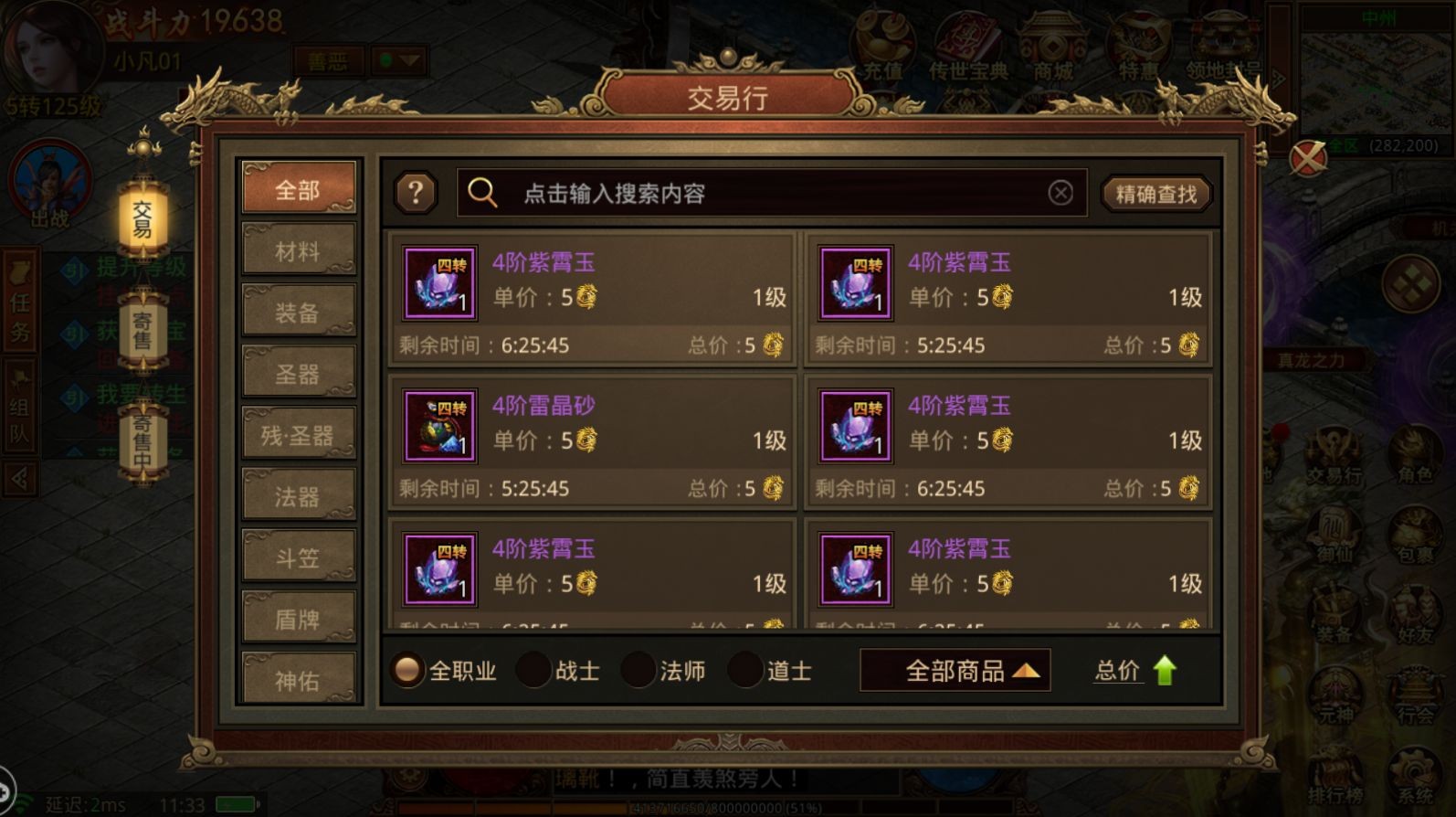Toggle the 总价 price sort arrow

coord(1135,670)
